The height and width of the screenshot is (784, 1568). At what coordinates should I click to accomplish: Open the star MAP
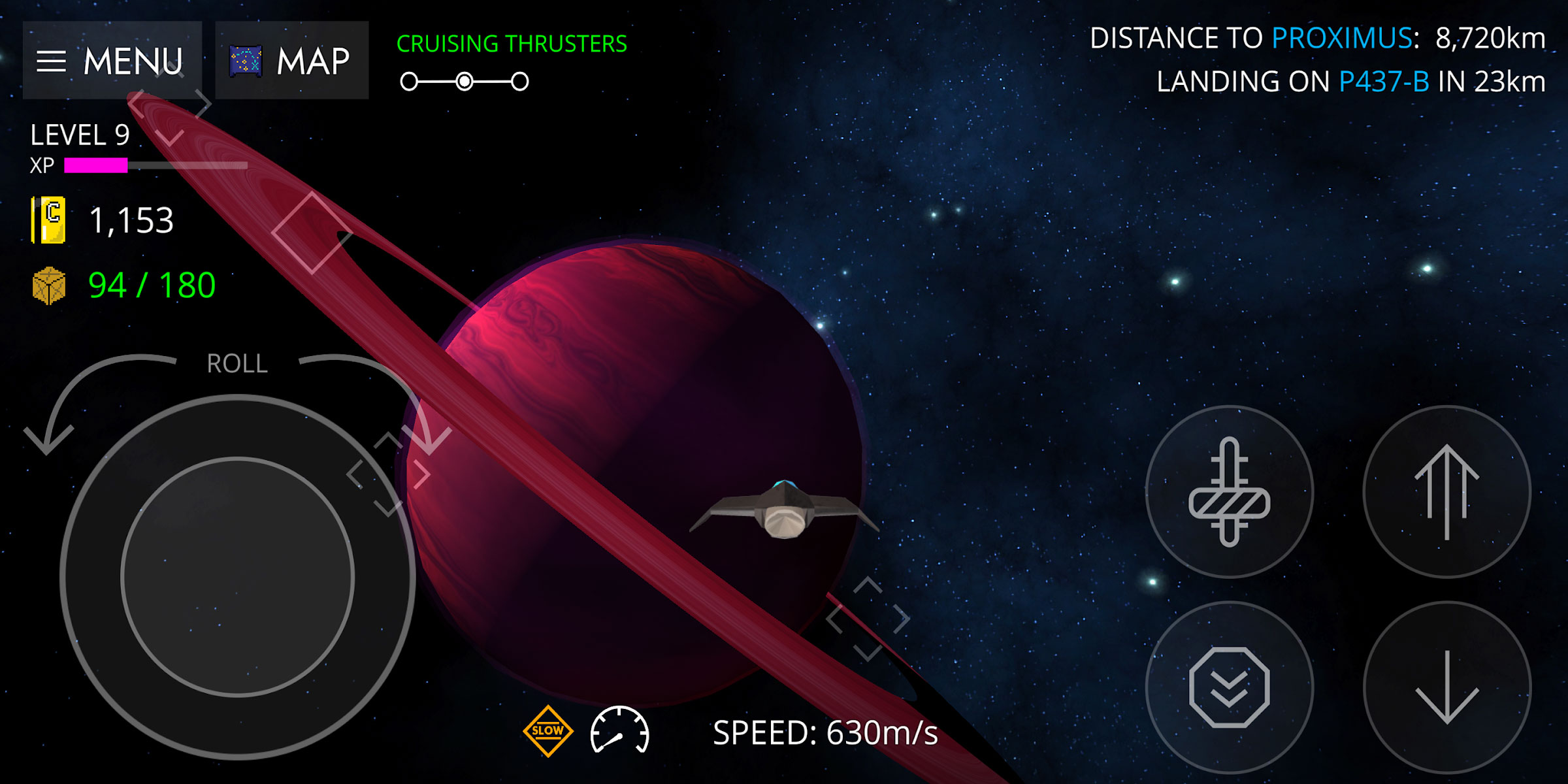tap(291, 61)
